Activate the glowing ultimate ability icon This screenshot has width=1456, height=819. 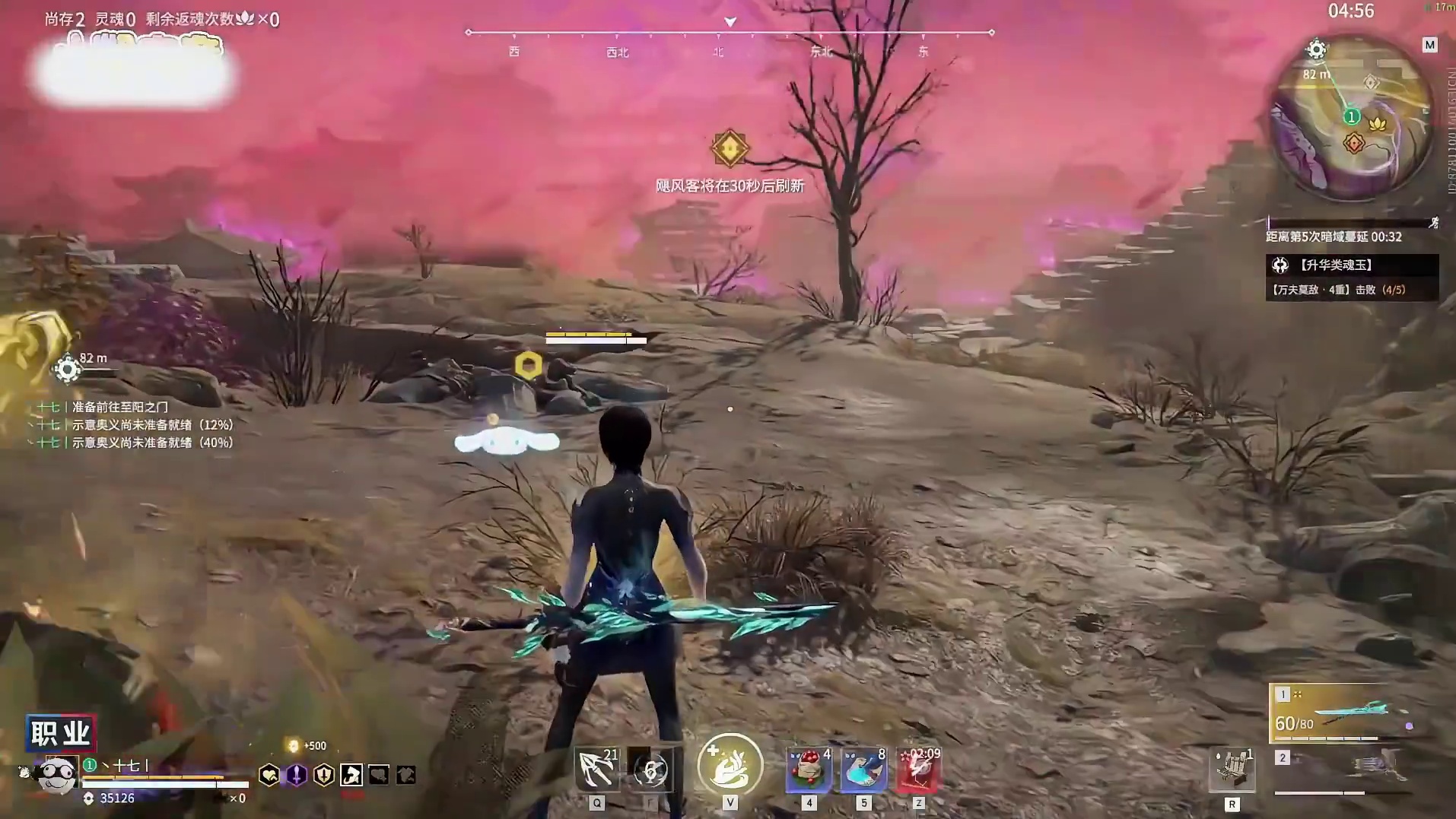click(730, 765)
